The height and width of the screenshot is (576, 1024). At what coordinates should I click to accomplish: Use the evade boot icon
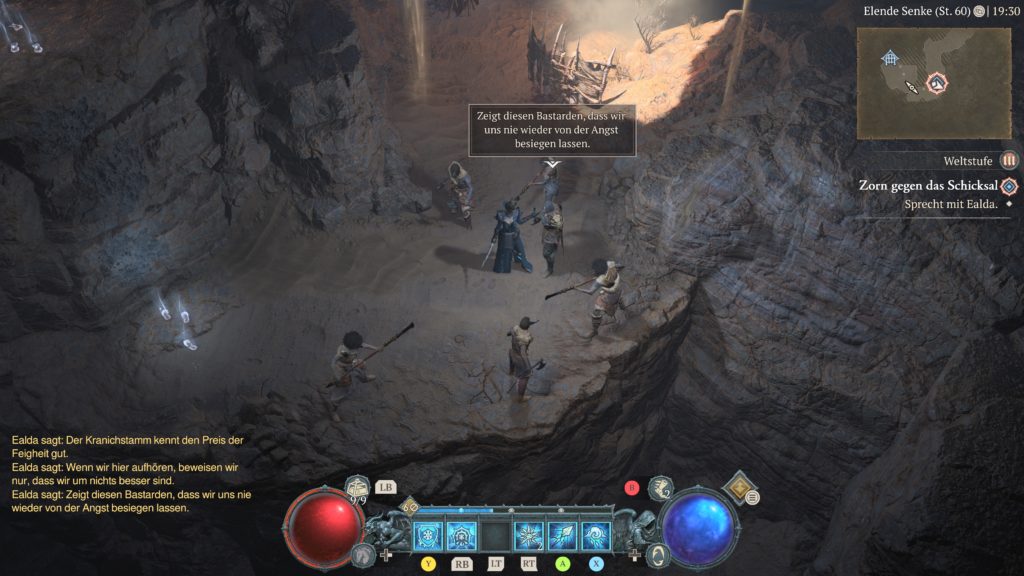pyautogui.click(x=661, y=489)
